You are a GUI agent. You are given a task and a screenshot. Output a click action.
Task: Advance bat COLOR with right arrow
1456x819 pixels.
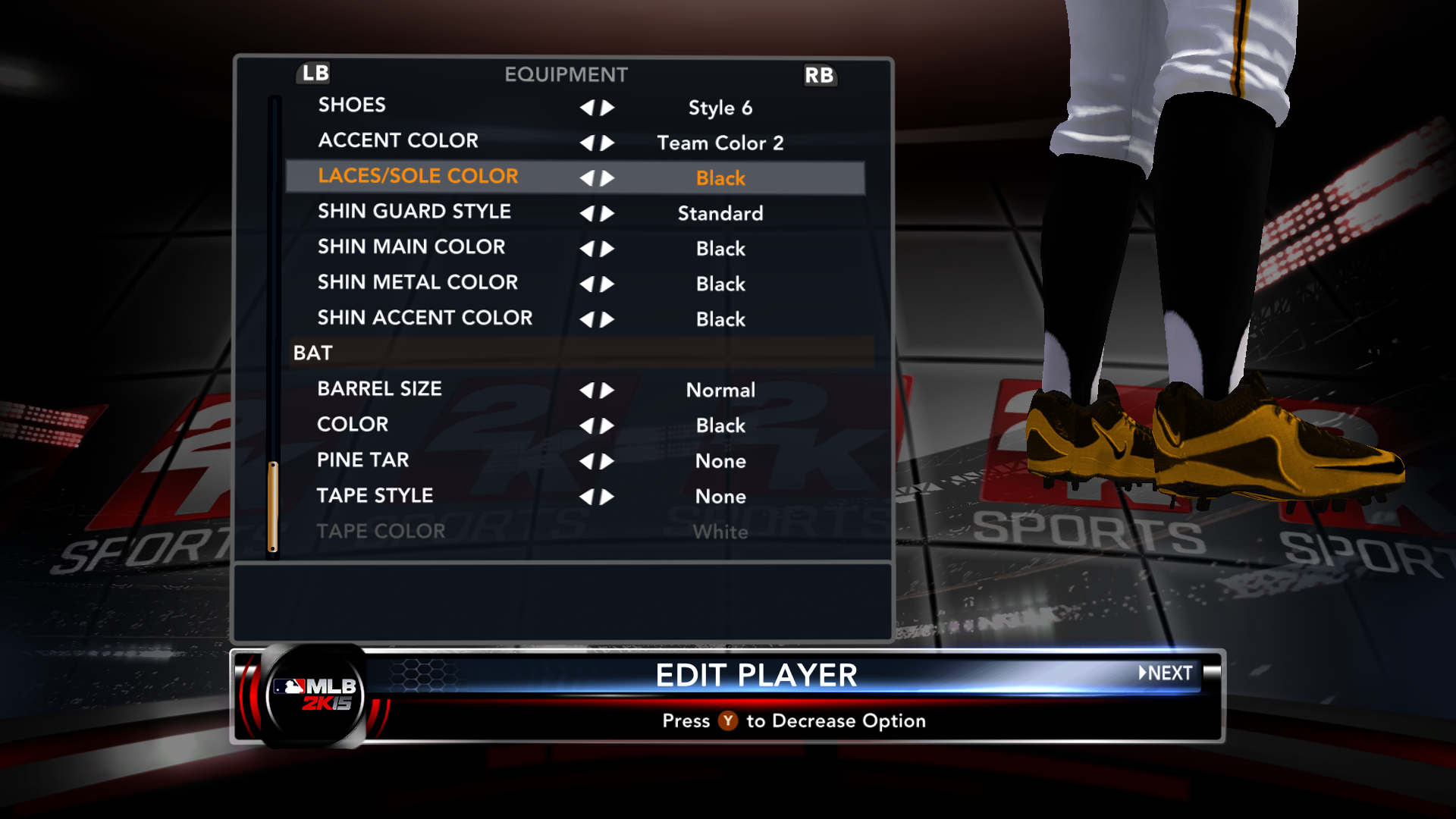tap(607, 426)
